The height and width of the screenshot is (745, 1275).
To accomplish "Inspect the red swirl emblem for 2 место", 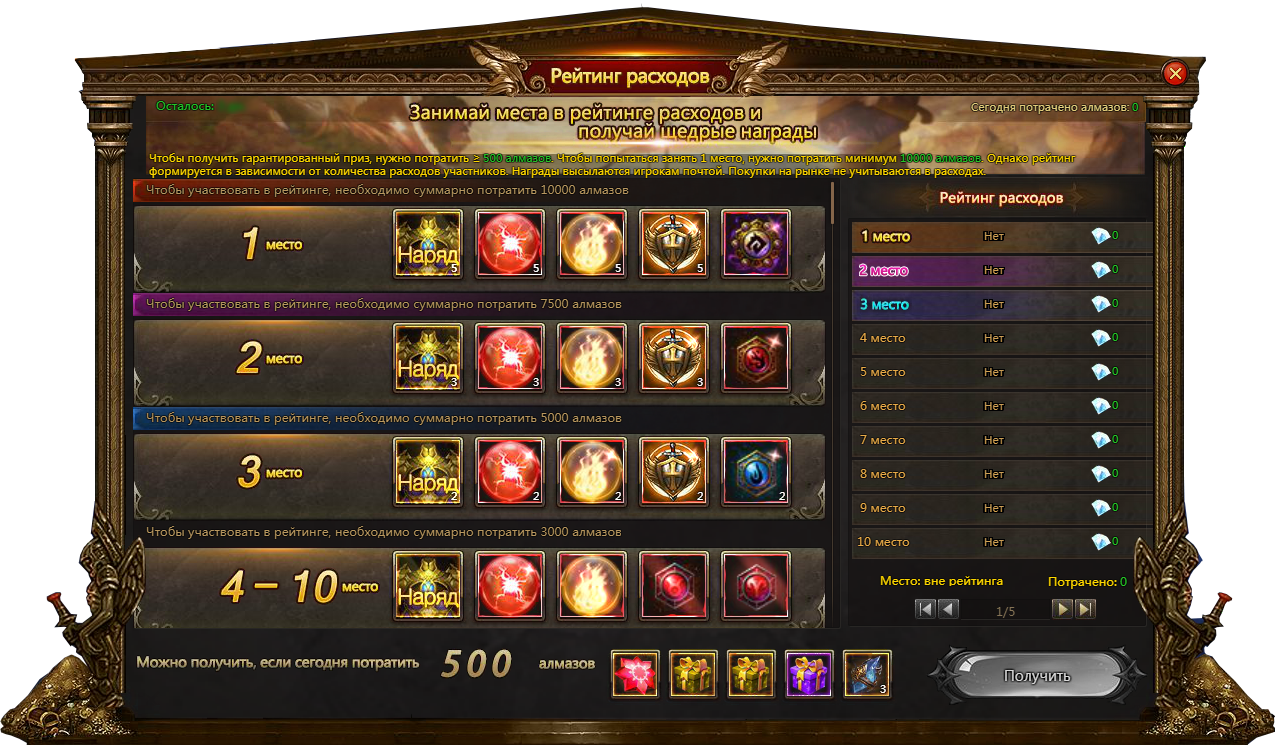I will tap(756, 358).
